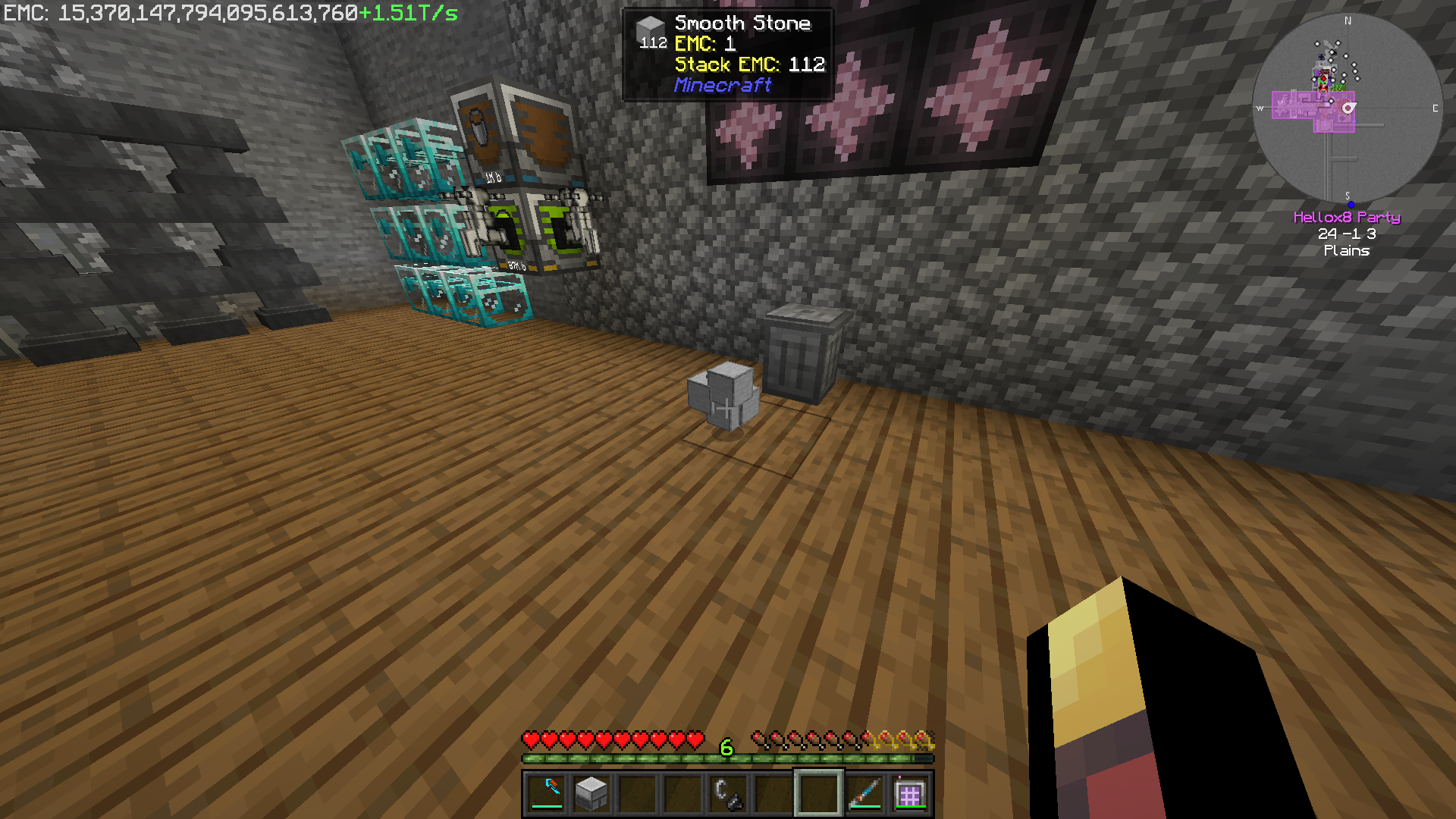
Task: Click the Hellox8 Party label under the minimap
Action: click(x=1347, y=218)
